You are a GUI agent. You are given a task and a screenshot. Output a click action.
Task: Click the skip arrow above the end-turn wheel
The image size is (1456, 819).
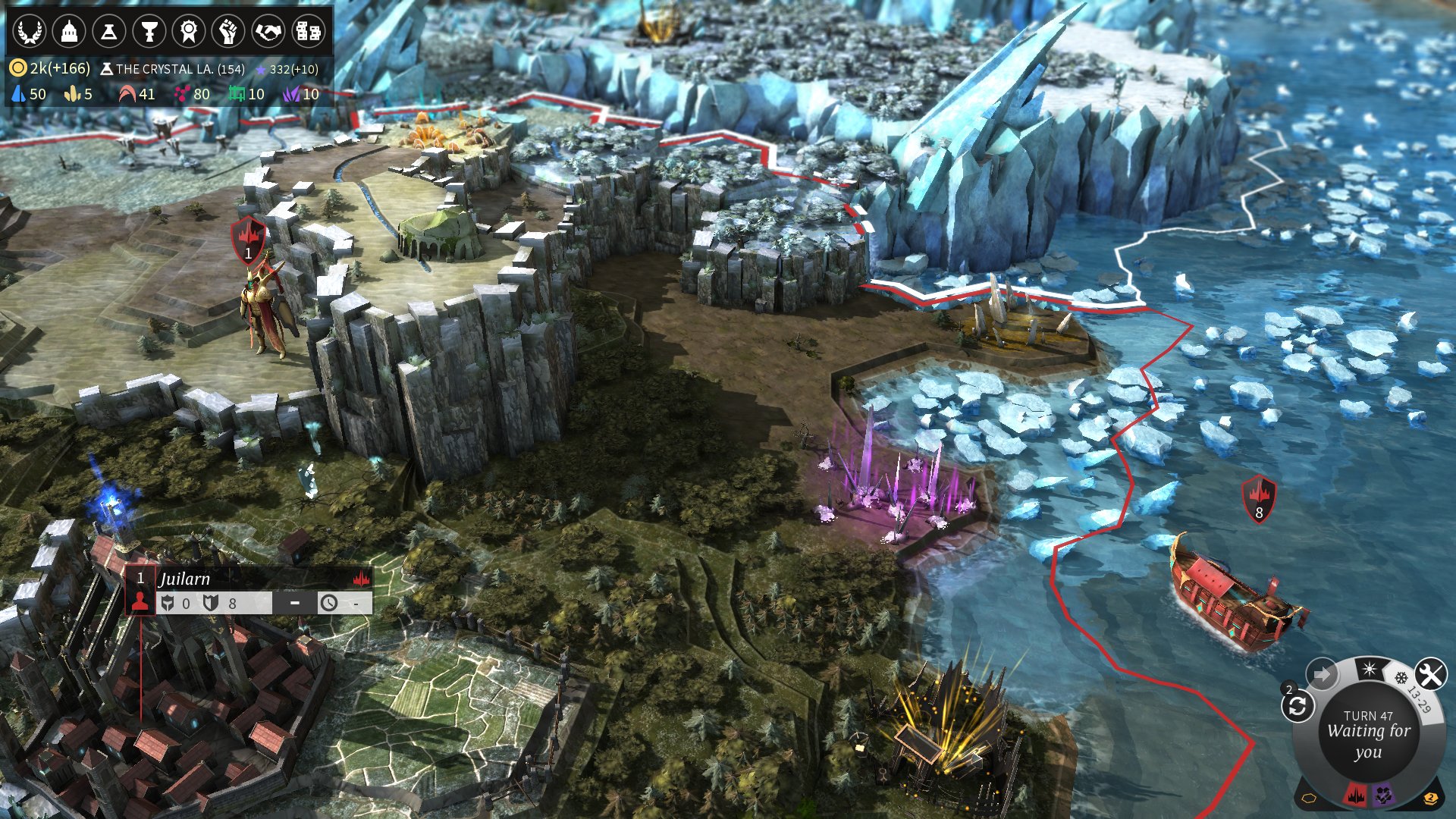pos(1322,671)
